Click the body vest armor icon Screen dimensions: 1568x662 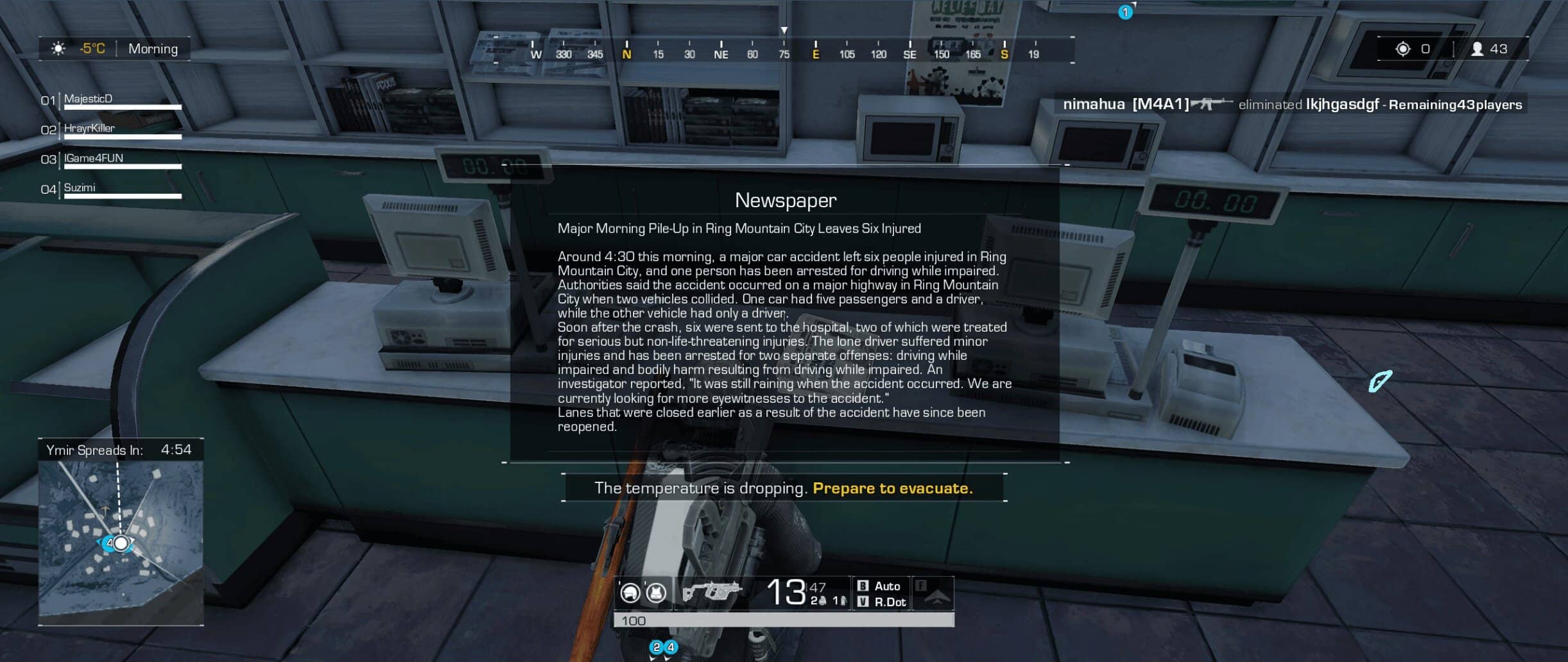[655, 593]
